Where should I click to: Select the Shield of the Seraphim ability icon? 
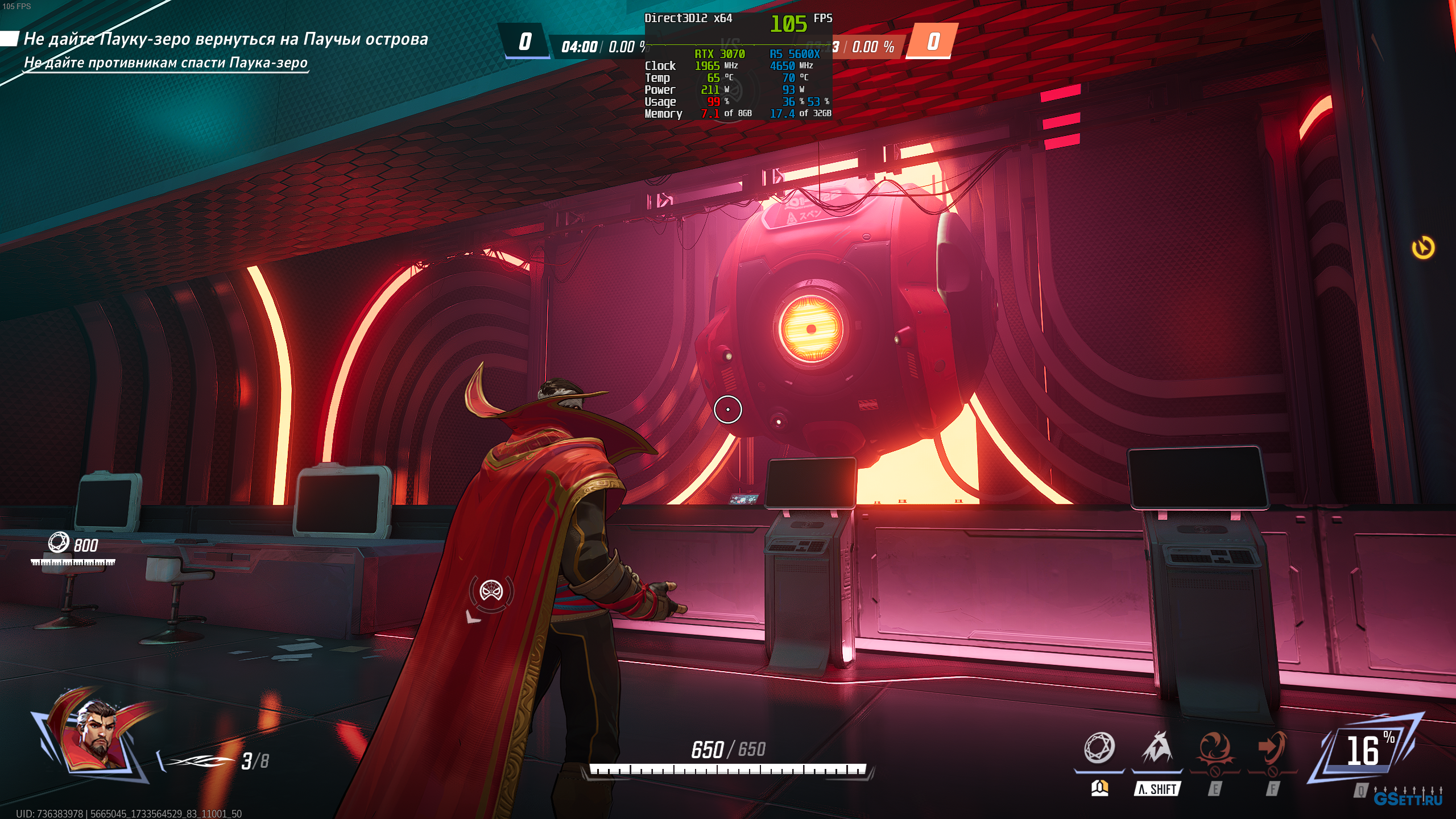(1099, 748)
